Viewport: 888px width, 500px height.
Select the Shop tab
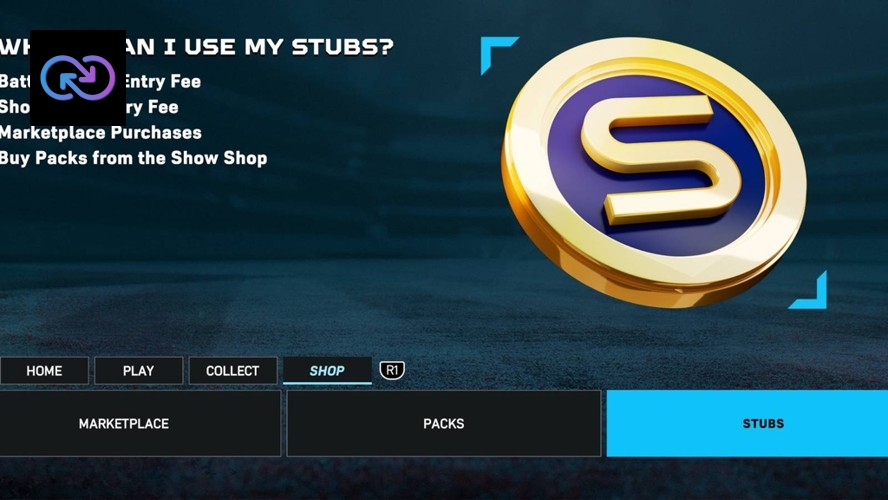tap(327, 371)
